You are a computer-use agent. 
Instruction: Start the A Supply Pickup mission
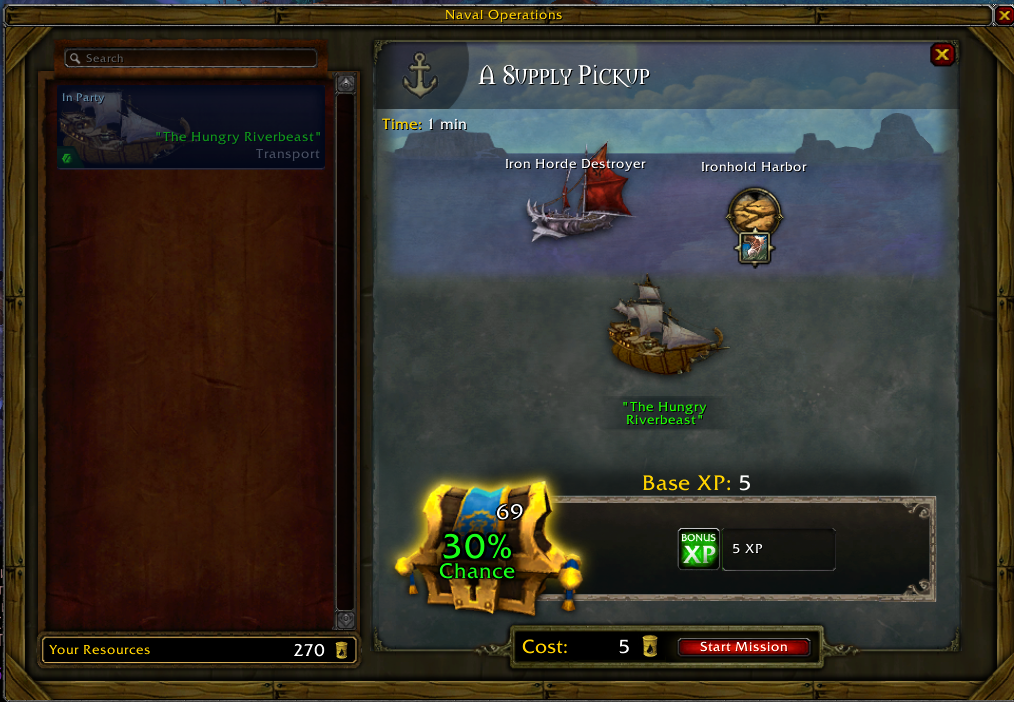[x=743, y=647]
